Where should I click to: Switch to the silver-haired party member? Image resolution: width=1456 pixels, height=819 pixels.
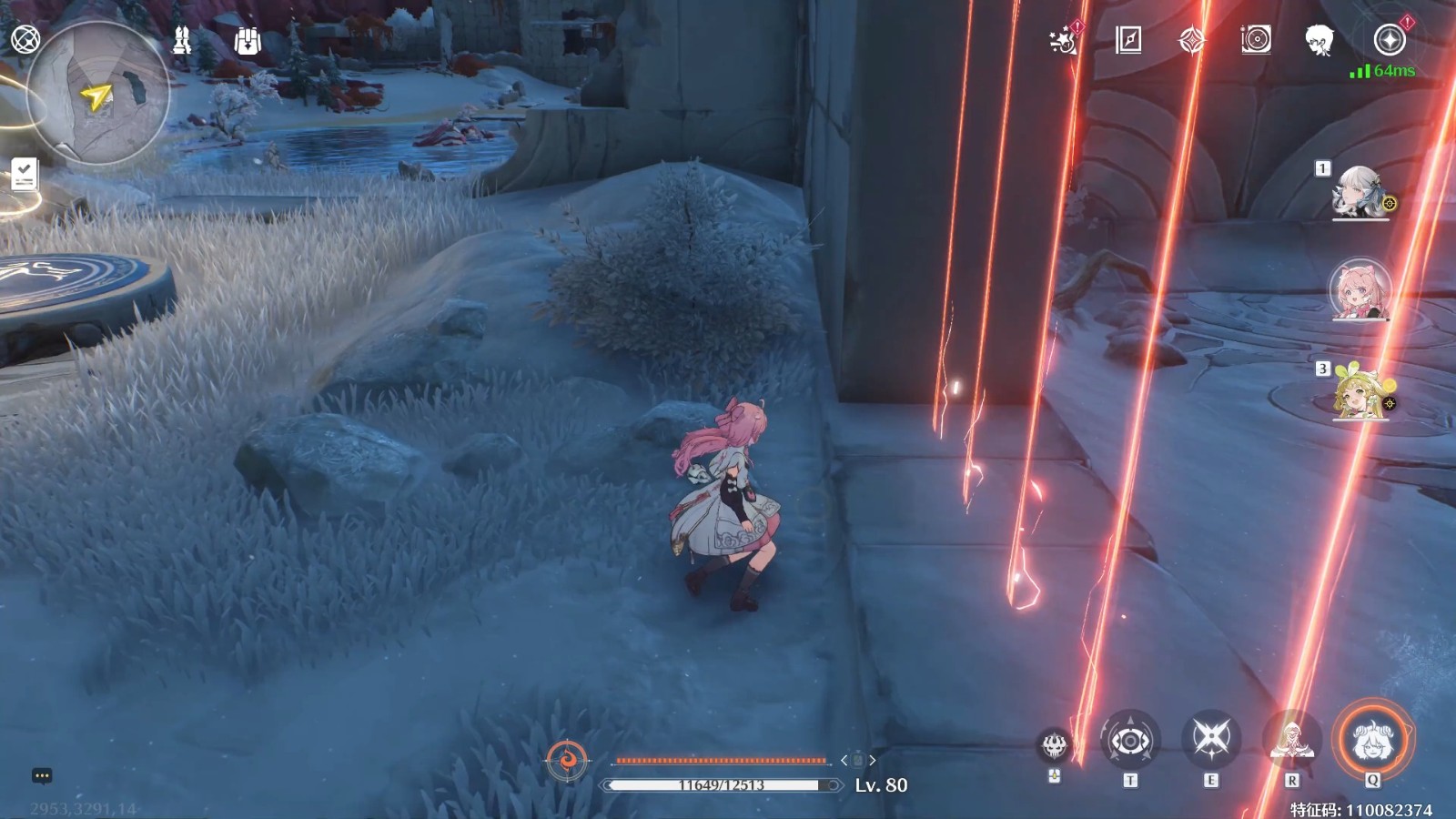(x=1359, y=193)
